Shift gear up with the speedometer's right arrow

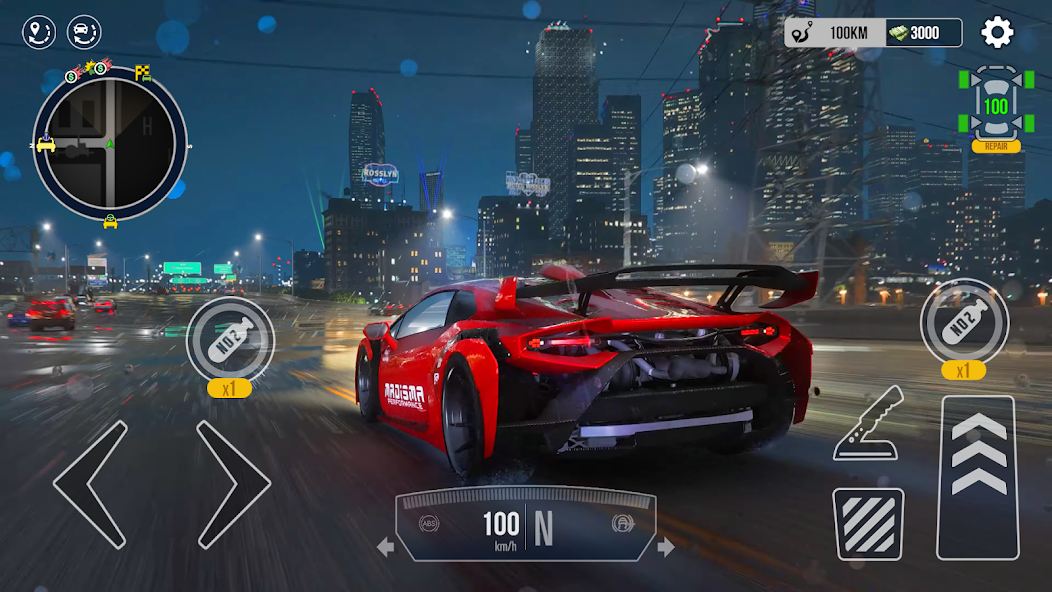point(665,547)
